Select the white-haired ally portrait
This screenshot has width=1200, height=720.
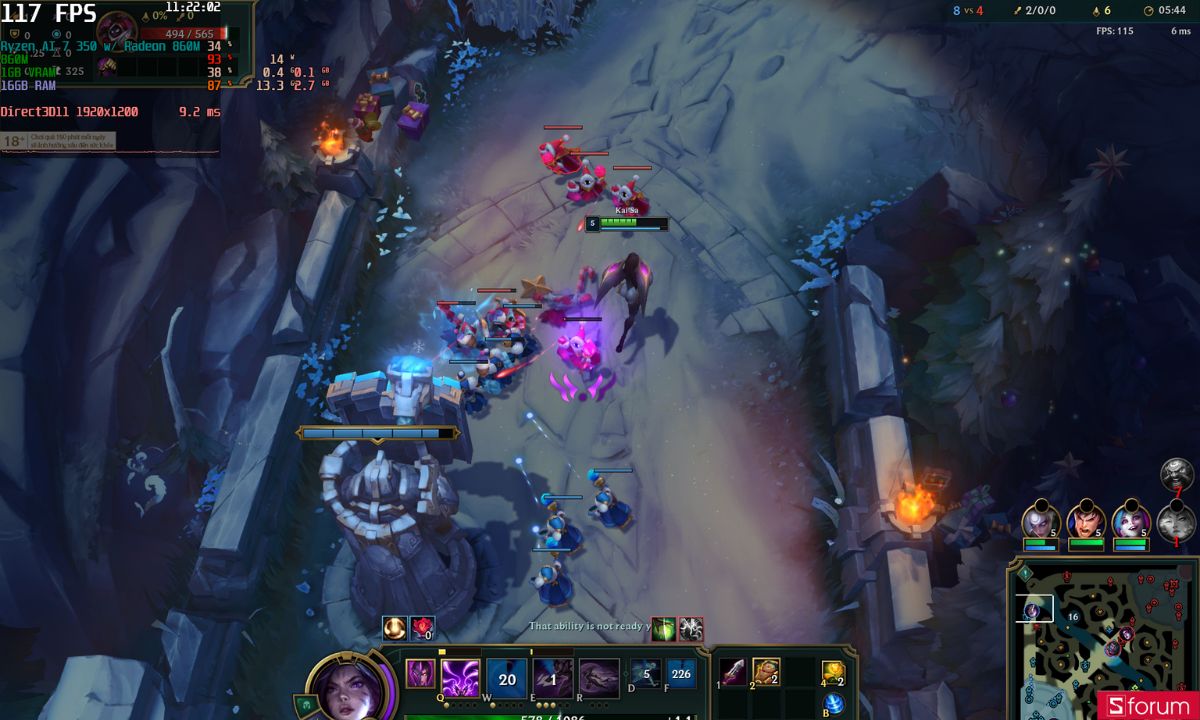(x=1040, y=520)
